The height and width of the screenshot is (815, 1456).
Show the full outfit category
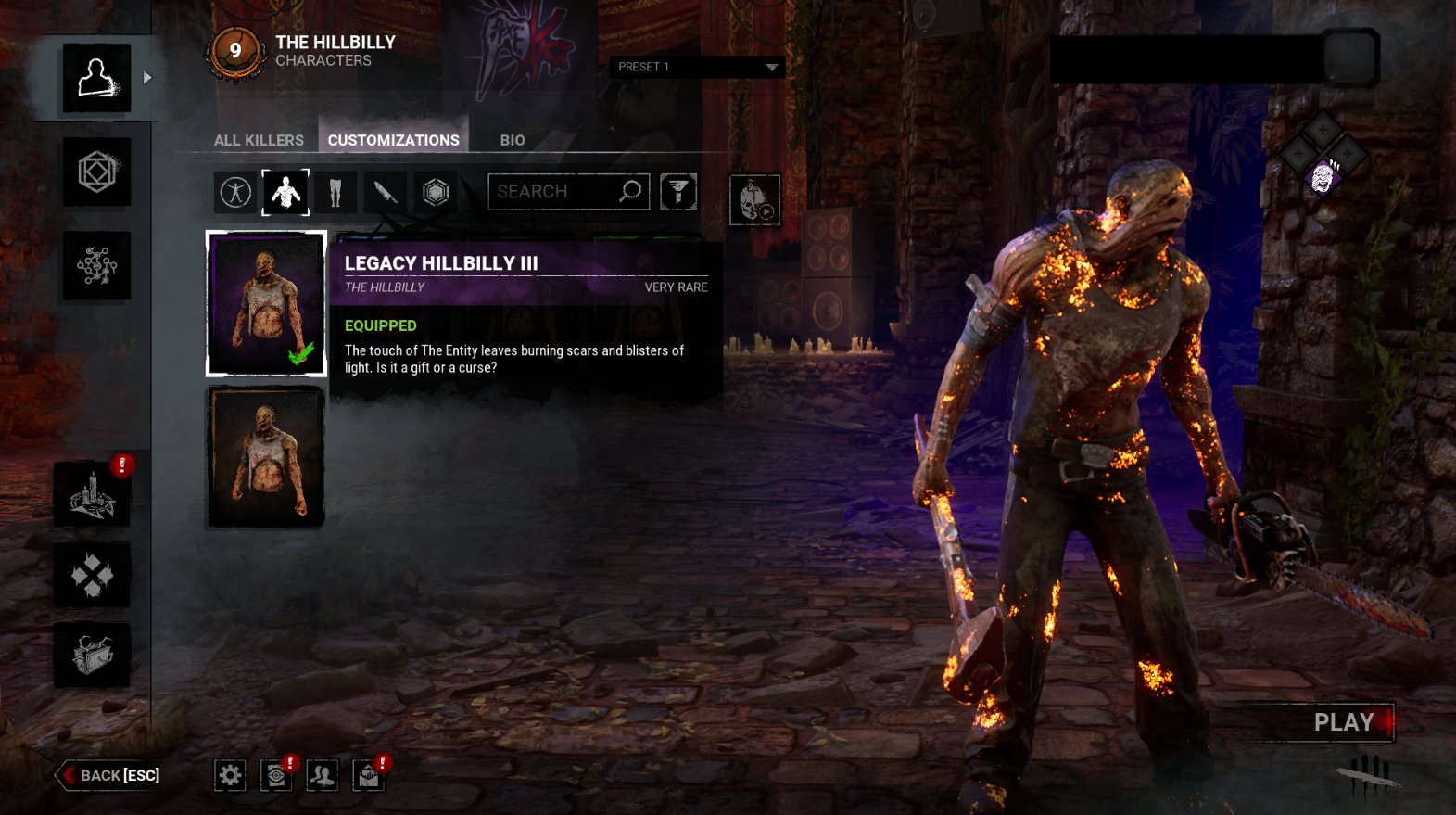[235, 193]
